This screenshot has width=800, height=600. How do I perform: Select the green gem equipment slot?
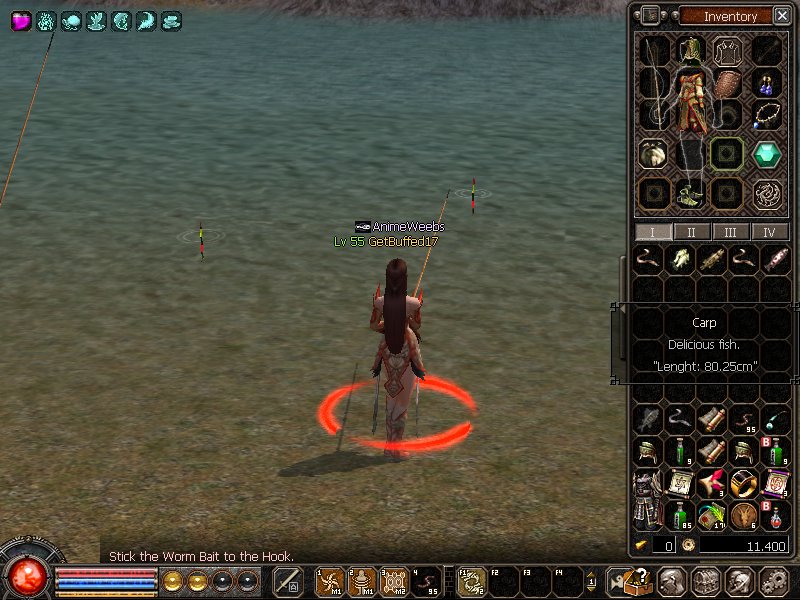[768, 154]
